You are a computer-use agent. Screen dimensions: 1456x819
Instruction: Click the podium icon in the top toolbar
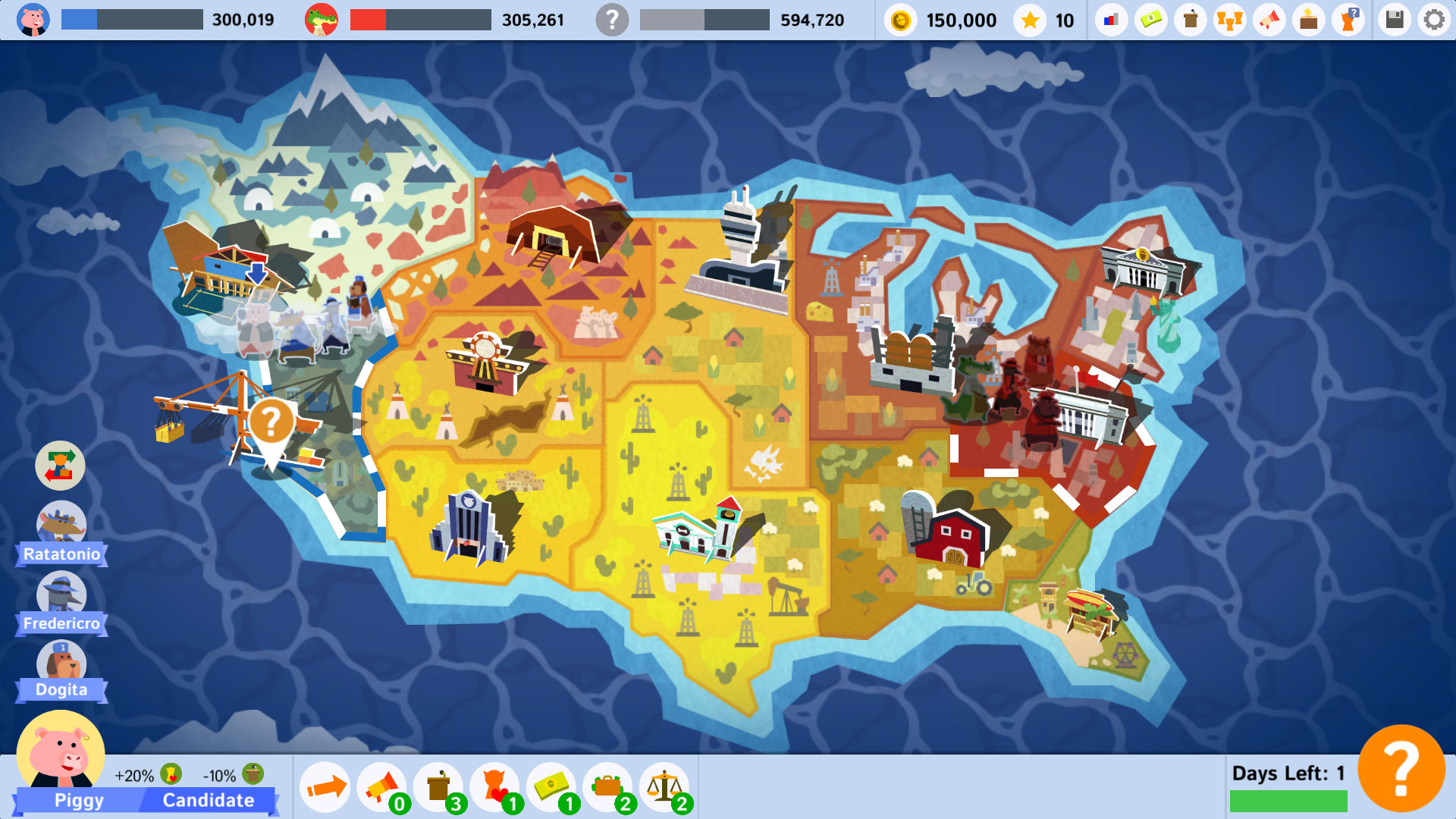(x=1189, y=20)
